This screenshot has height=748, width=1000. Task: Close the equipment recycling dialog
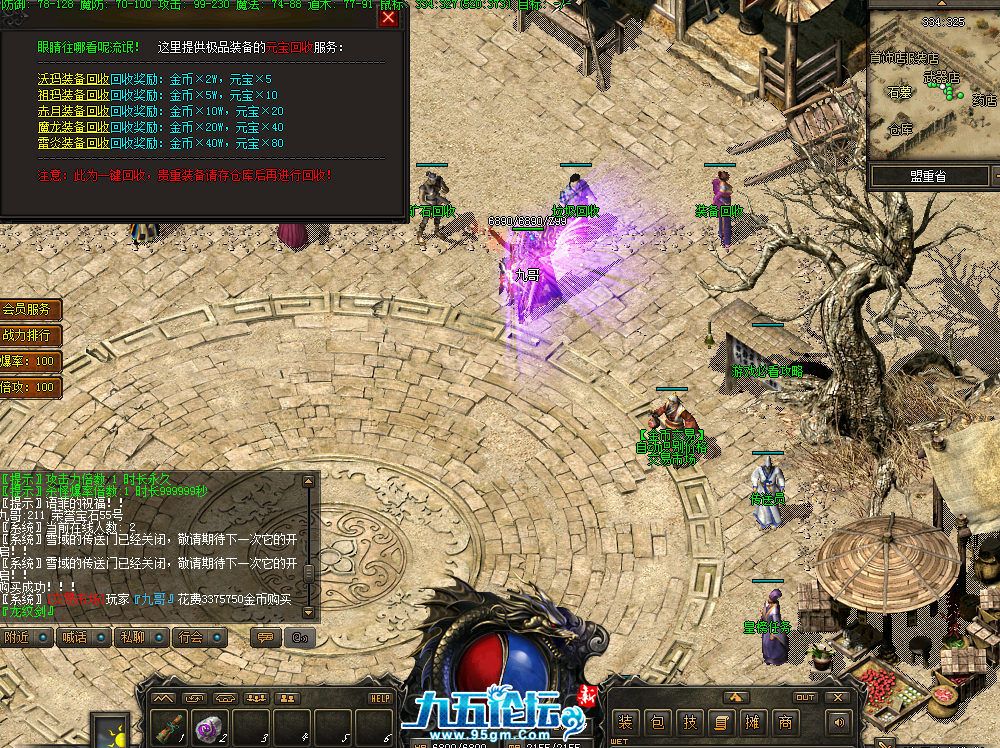[x=389, y=17]
